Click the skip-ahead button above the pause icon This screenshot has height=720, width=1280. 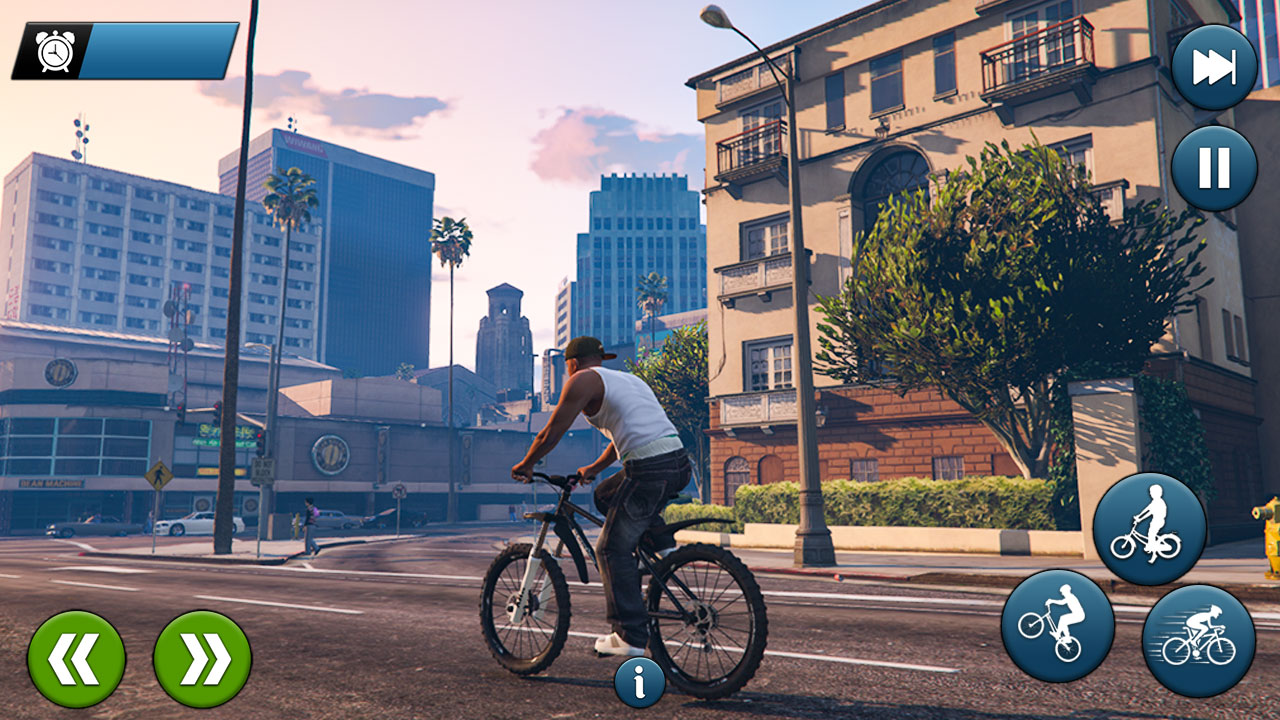coord(1213,65)
